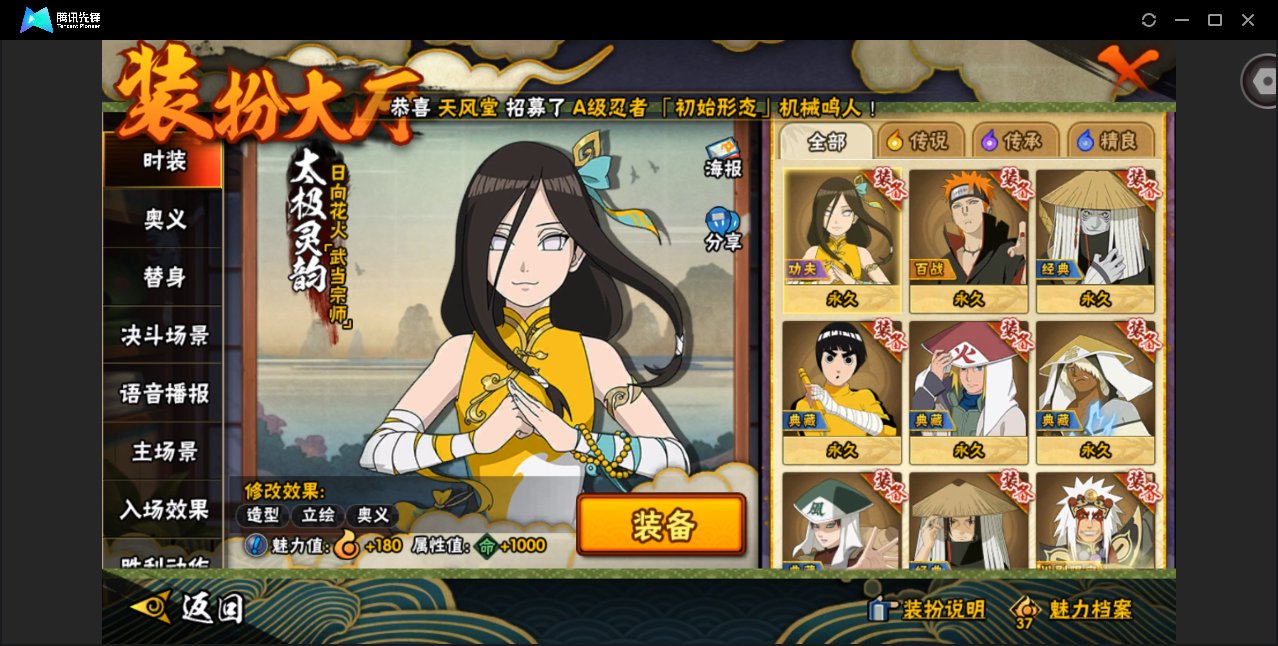Maximize the emulator window
The width and height of the screenshot is (1278, 646).
pos(1215,20)
